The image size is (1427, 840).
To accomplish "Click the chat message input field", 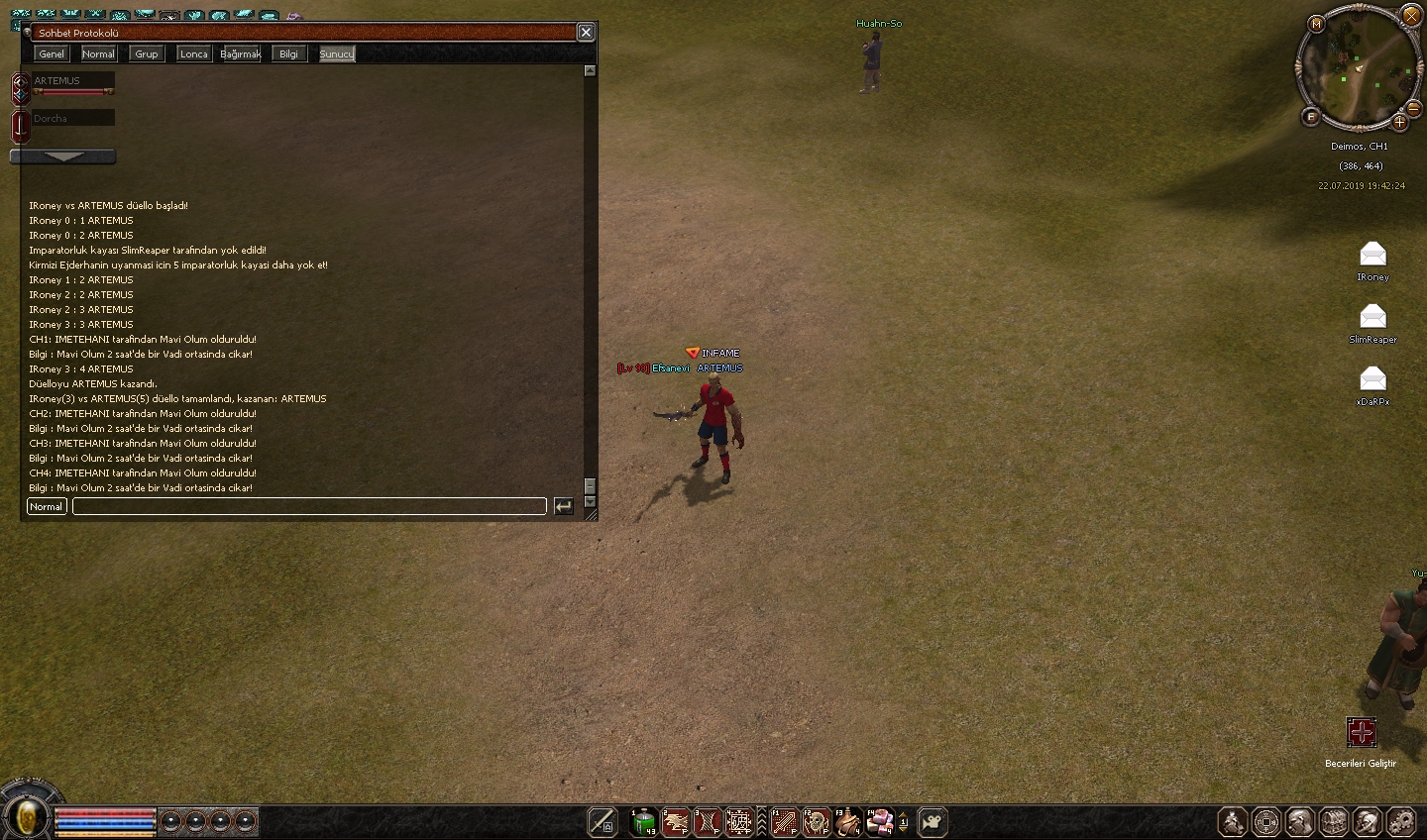I will click(309, 506).
